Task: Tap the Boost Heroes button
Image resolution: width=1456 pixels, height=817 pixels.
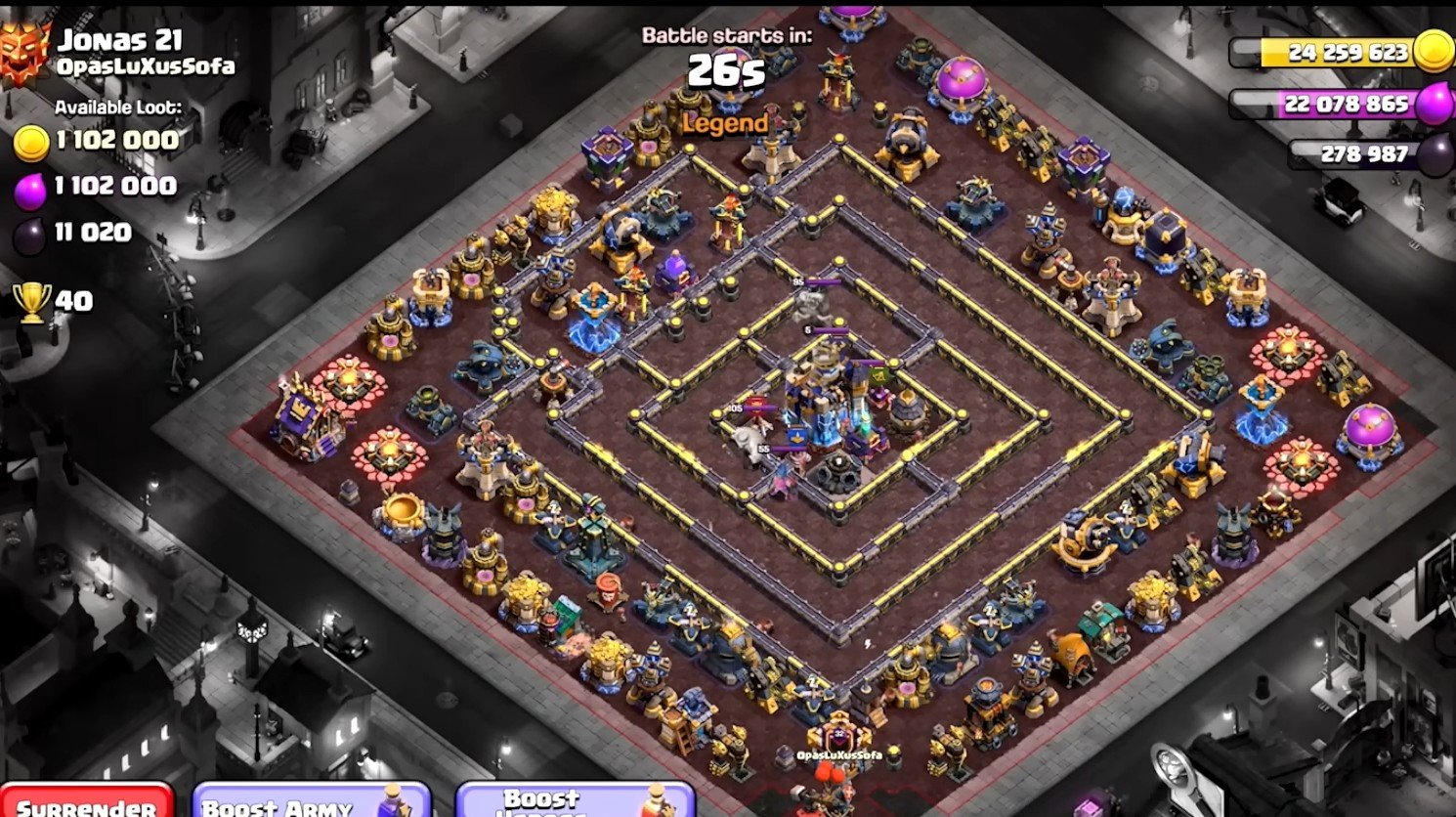Action: pos(575,801)
